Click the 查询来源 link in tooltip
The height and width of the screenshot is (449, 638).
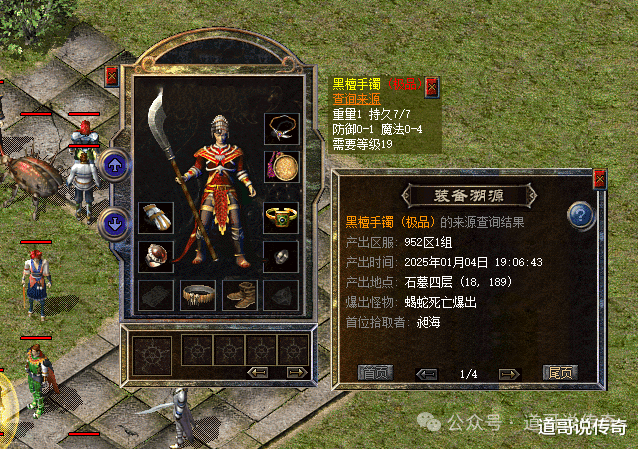357,100
